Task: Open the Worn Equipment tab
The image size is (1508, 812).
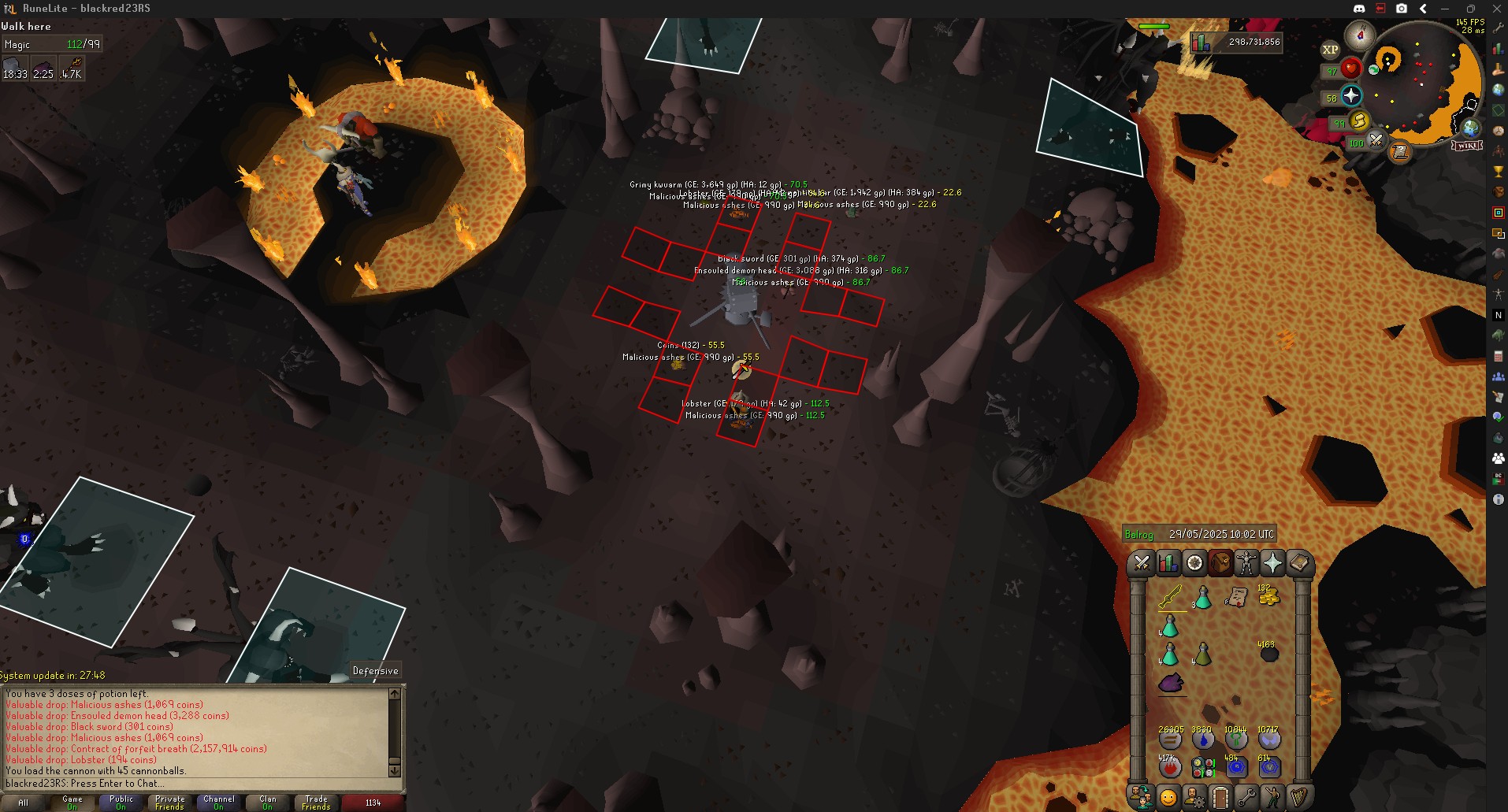Action: pos(1246,562)
